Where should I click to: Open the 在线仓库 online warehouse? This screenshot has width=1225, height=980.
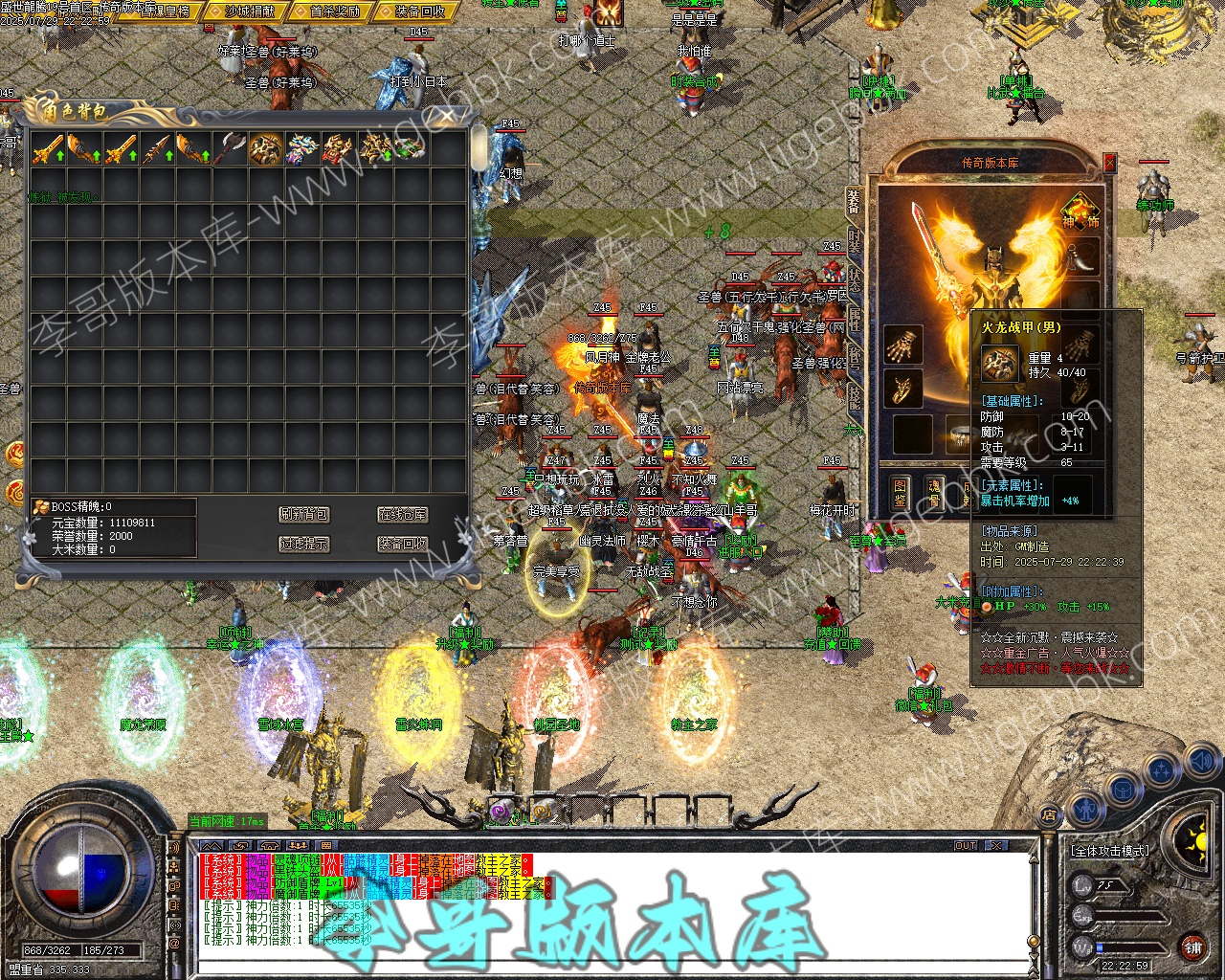(402, 515)
